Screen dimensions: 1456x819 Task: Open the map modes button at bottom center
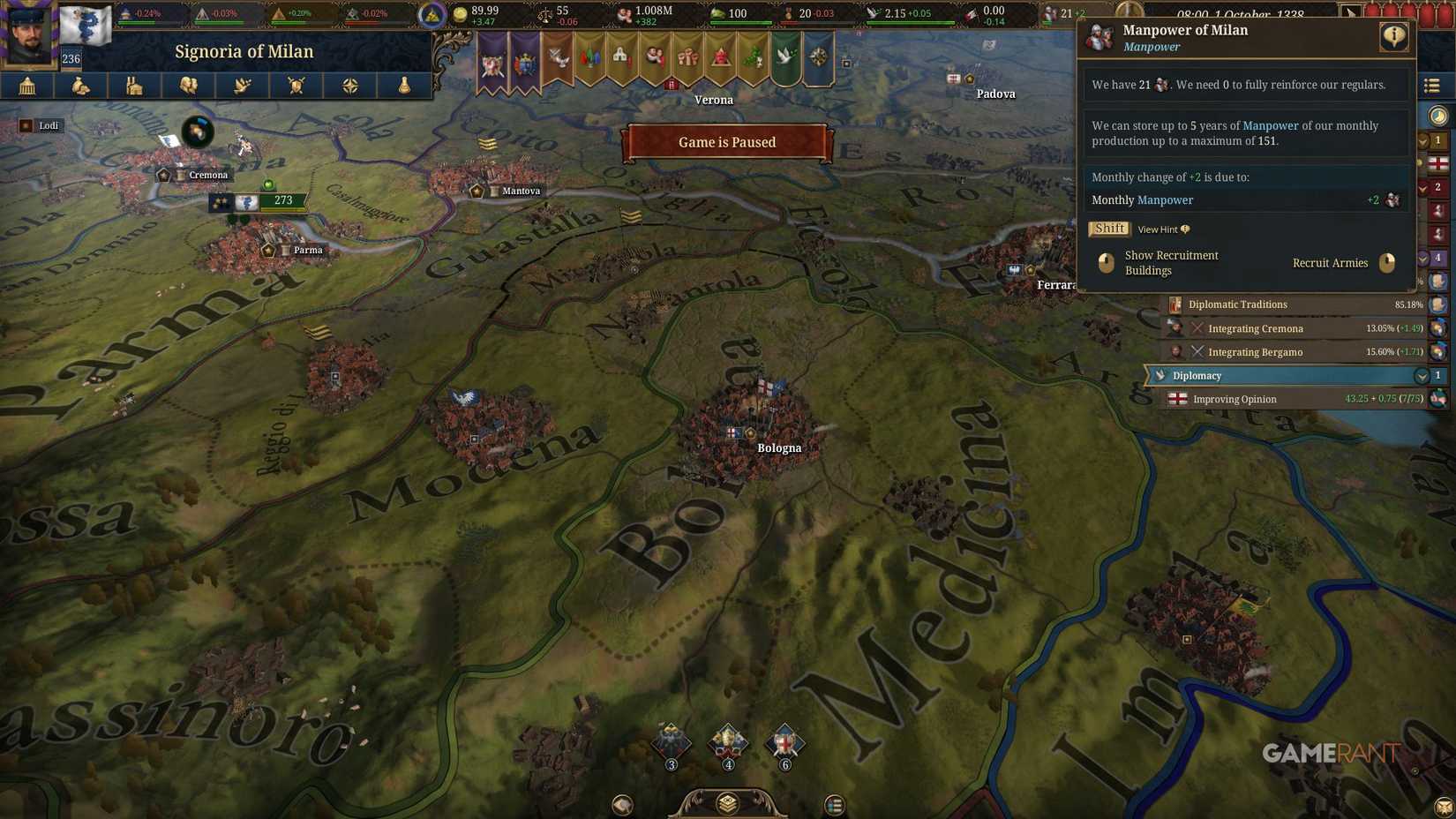(727, 804)
